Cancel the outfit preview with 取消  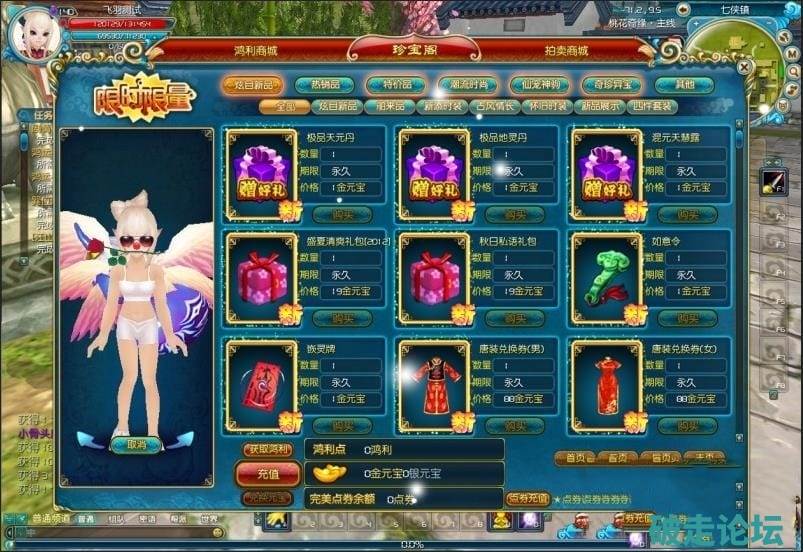[x=135, y=444]
